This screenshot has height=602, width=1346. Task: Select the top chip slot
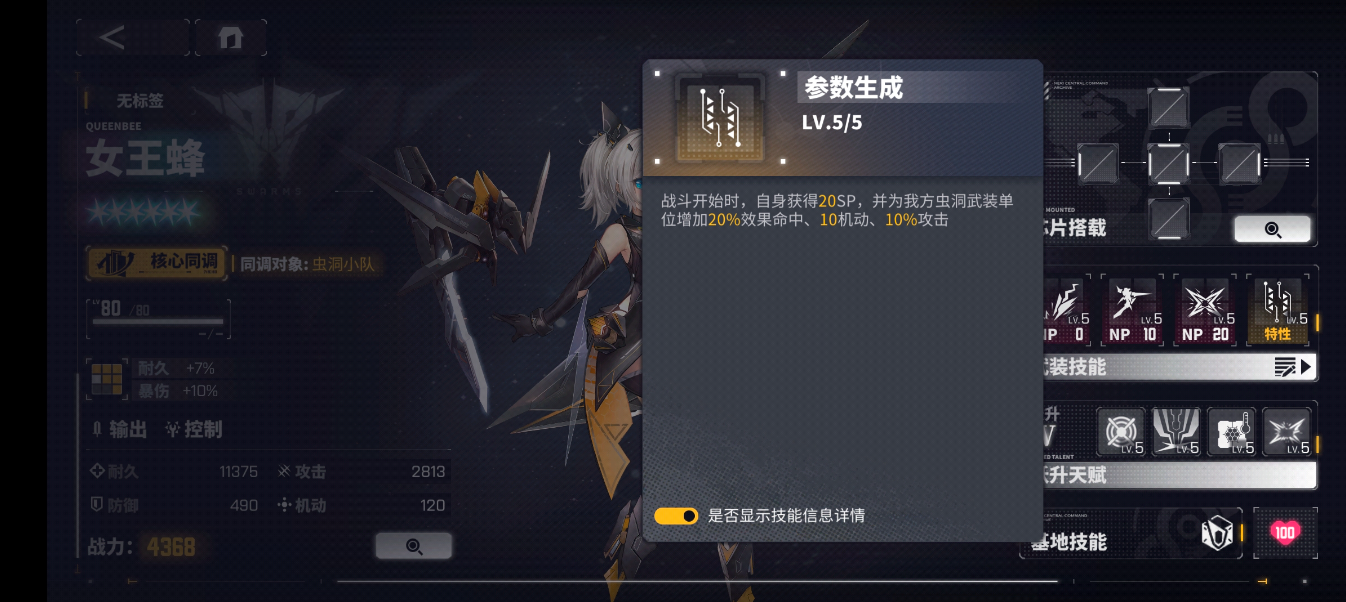(x=1168, y=106)
